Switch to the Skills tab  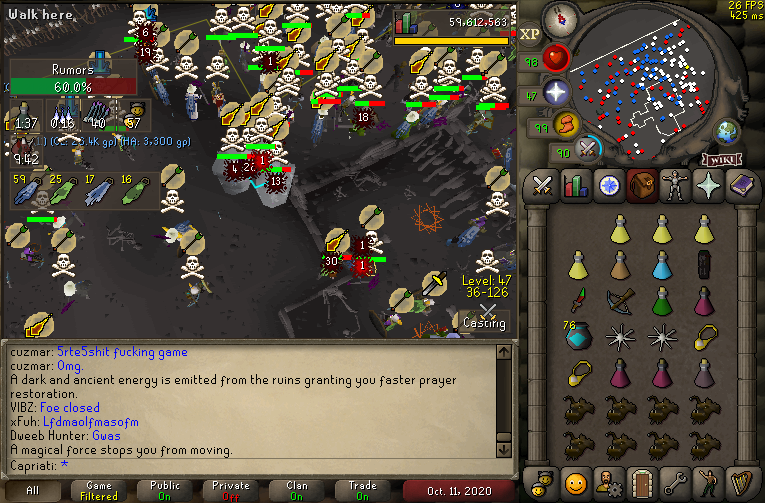tap(575, 186)
